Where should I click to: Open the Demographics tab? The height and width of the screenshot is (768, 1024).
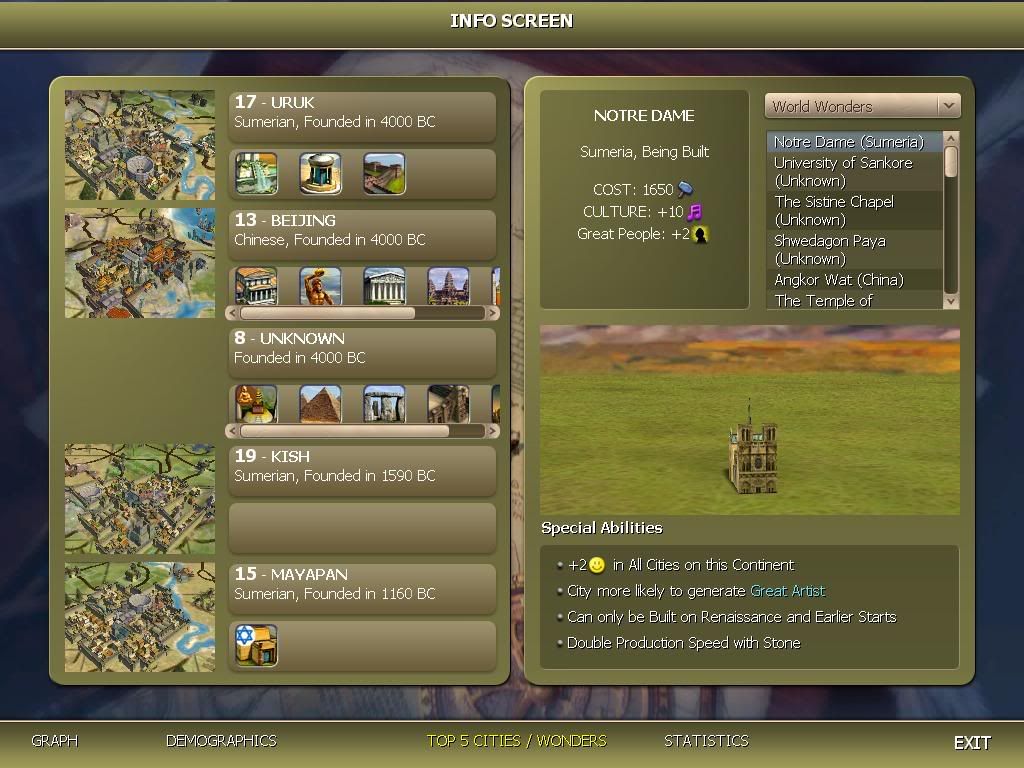221,741
